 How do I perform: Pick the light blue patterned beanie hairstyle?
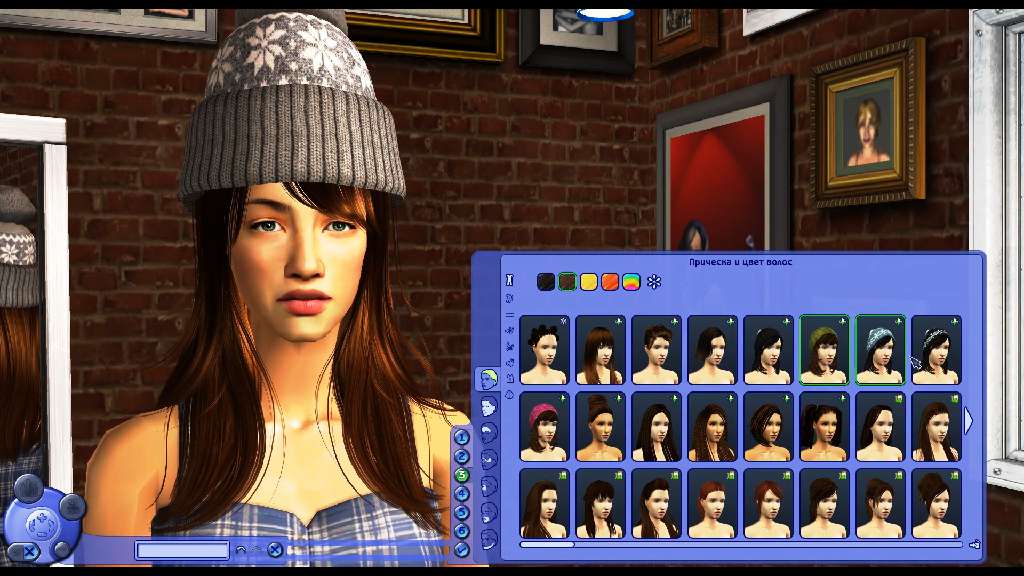pos(880,349)
